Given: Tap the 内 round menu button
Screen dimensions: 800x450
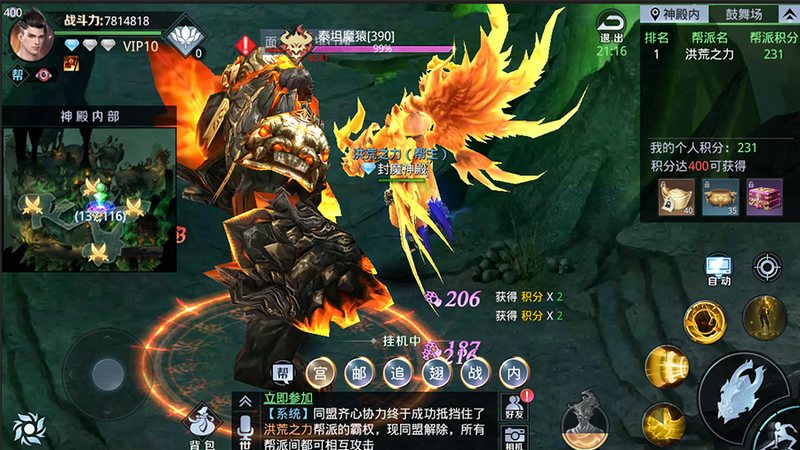Looking at the screenshot, I should click(x=513, y=371).
